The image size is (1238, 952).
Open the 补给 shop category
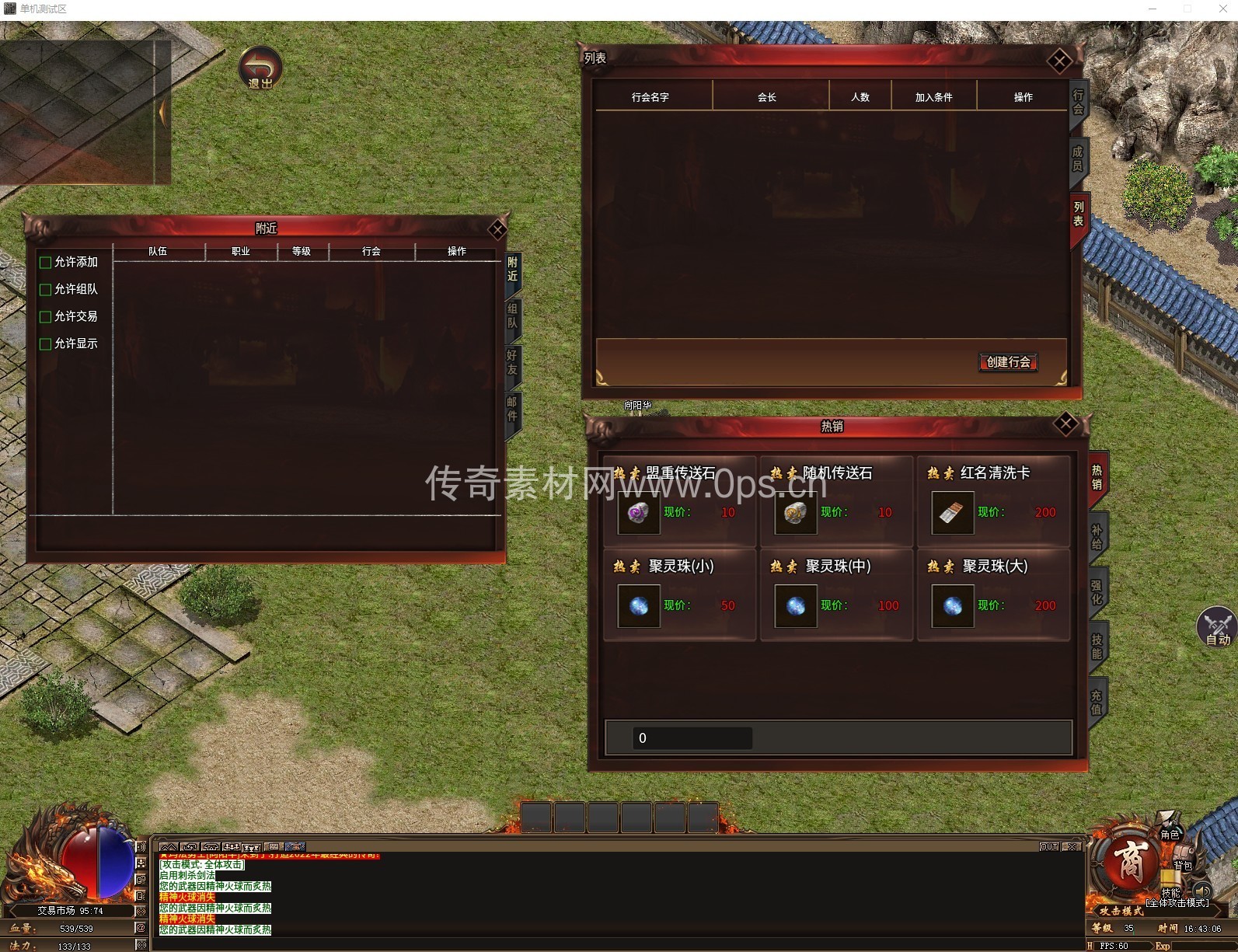coord(1097,537)
